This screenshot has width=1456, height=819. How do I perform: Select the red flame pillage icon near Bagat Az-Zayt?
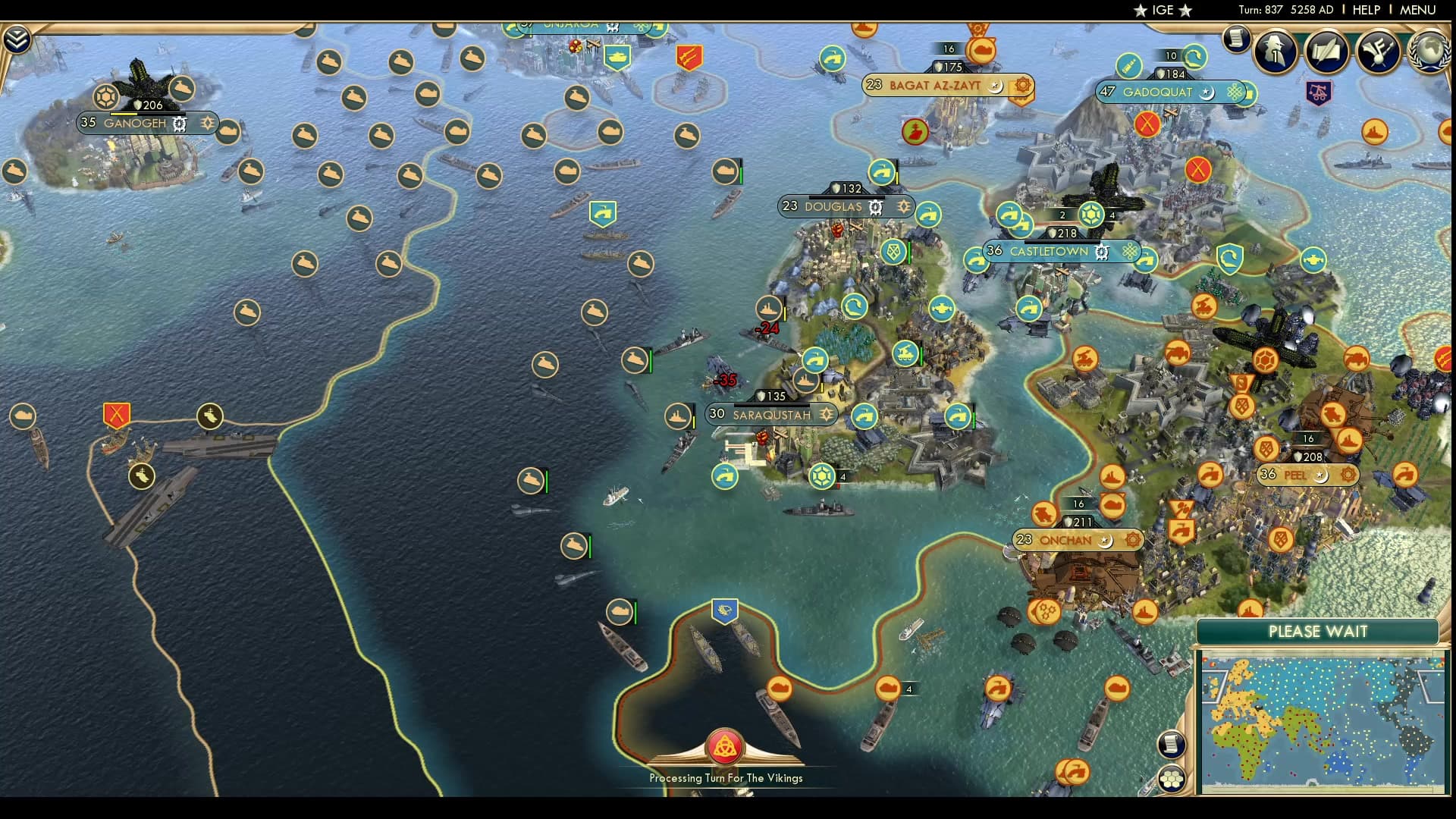coord(915,130)
